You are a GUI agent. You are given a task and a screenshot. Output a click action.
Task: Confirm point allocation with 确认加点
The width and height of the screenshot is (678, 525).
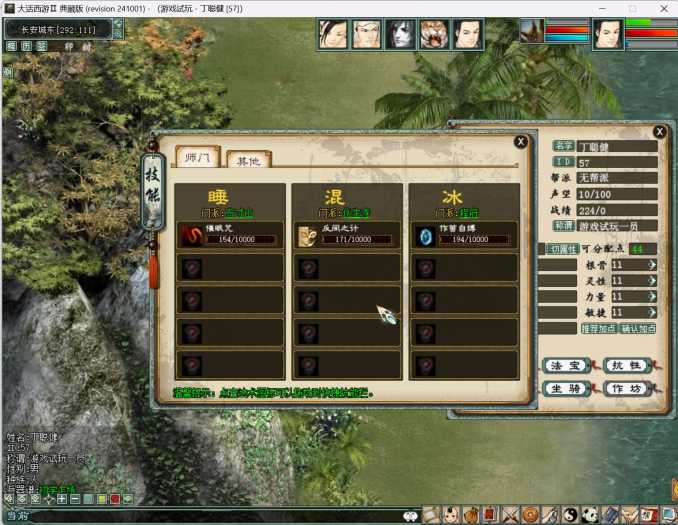click(638, 329)
